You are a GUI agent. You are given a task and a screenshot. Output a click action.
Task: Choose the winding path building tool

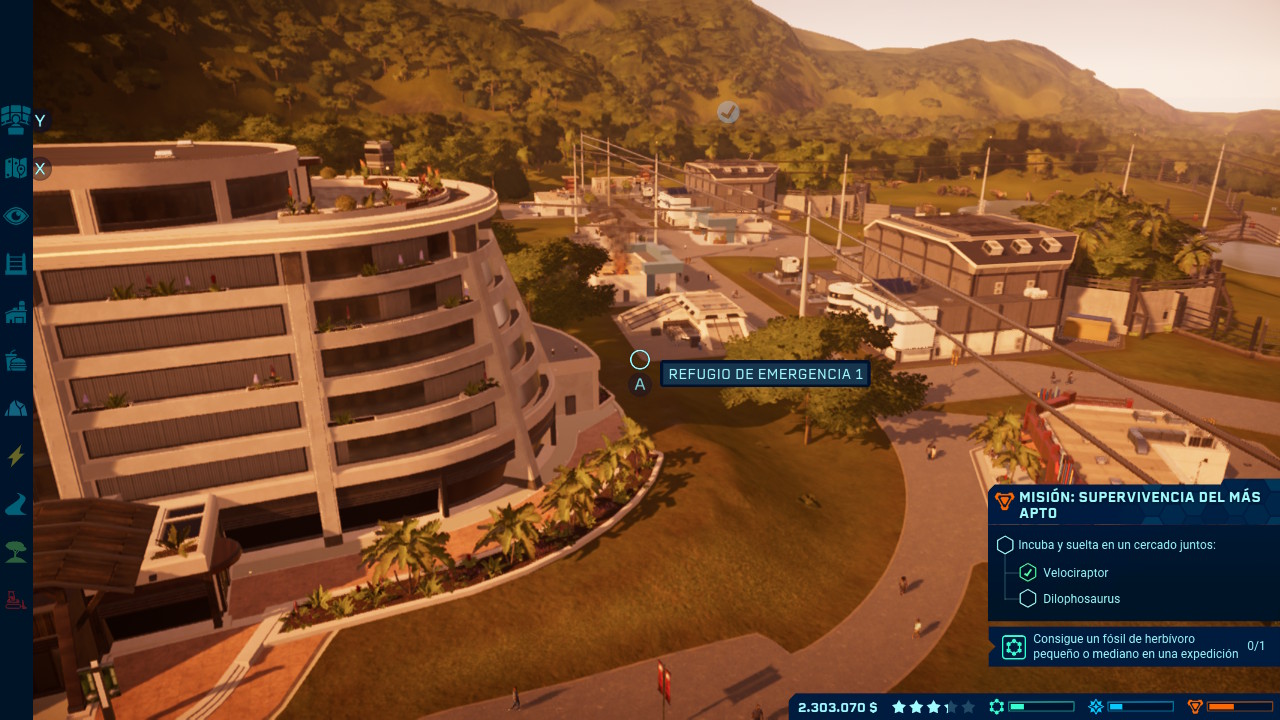pos(16,505)
